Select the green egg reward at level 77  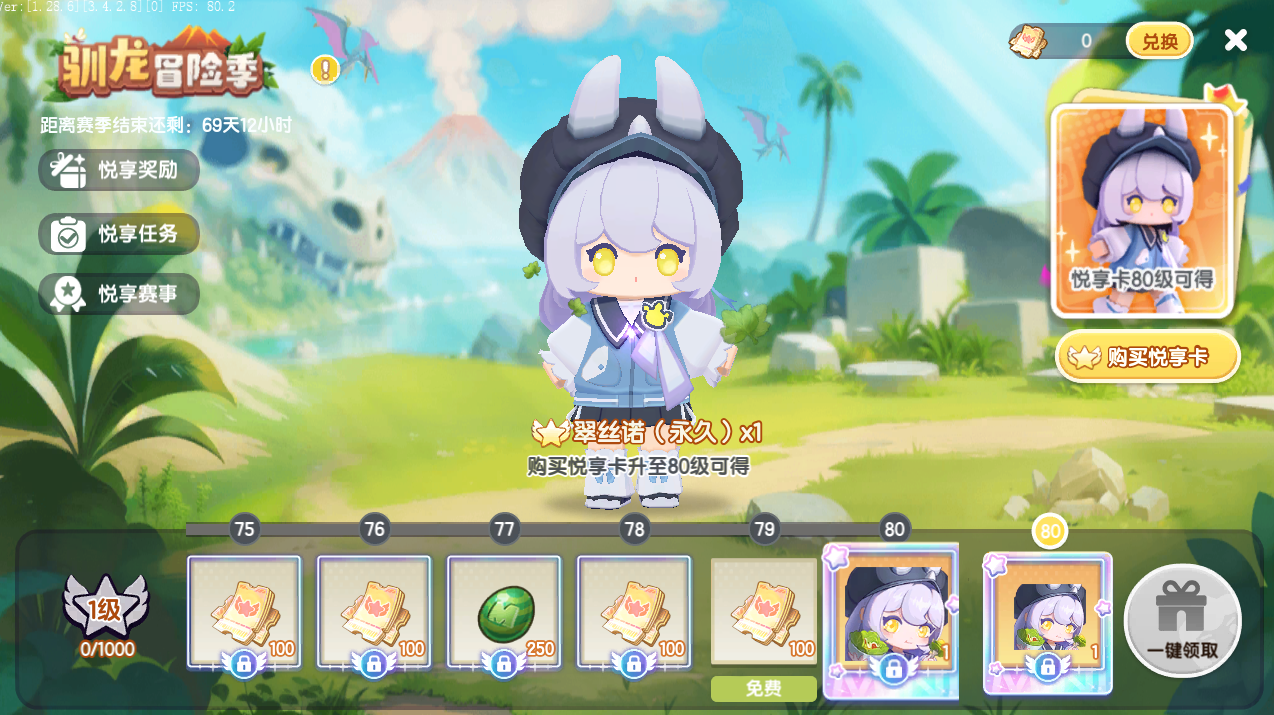coord(504,611)
